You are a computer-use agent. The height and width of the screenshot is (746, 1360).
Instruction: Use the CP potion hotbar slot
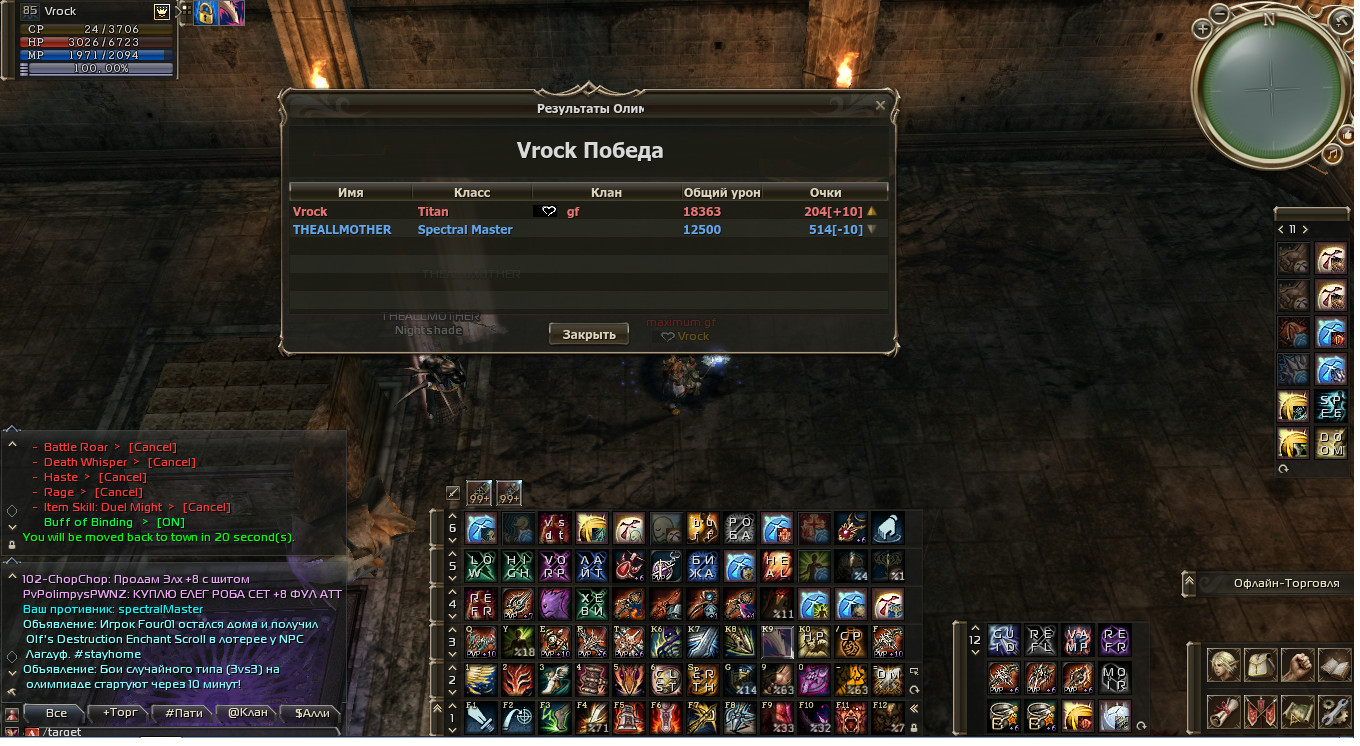point(850,642)
